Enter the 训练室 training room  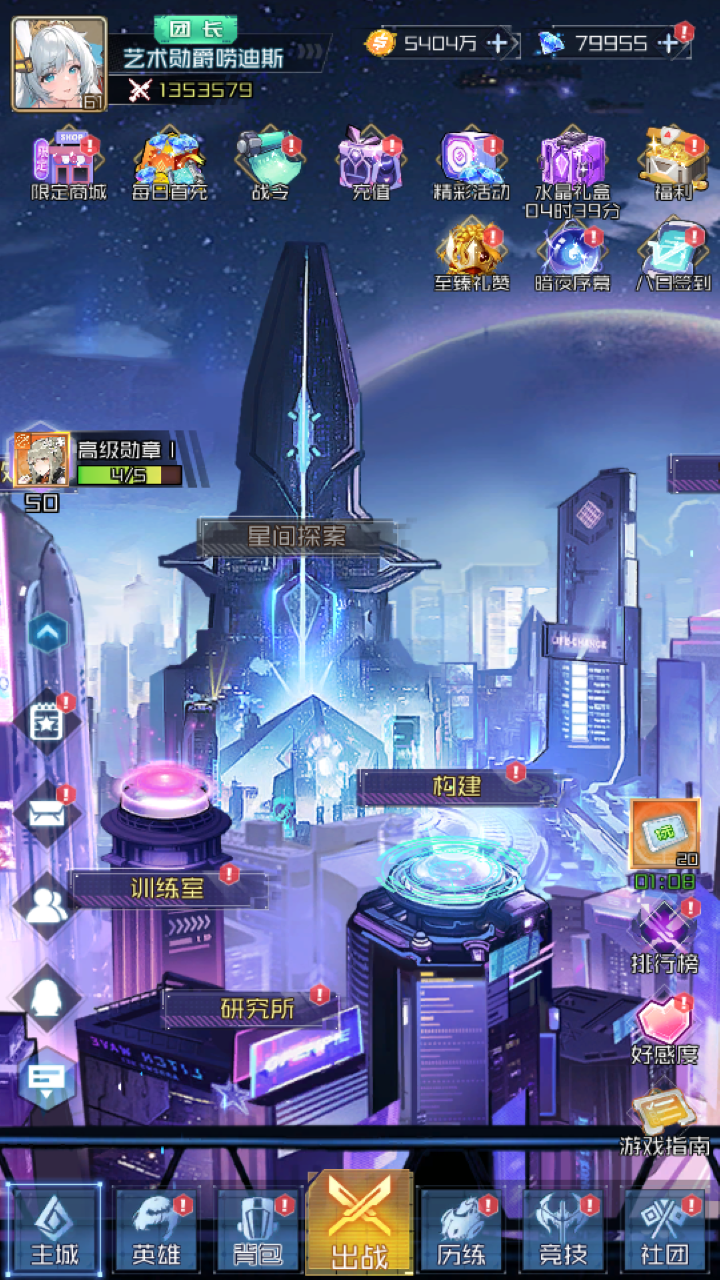pyautogui.click(x=168, y=888)
